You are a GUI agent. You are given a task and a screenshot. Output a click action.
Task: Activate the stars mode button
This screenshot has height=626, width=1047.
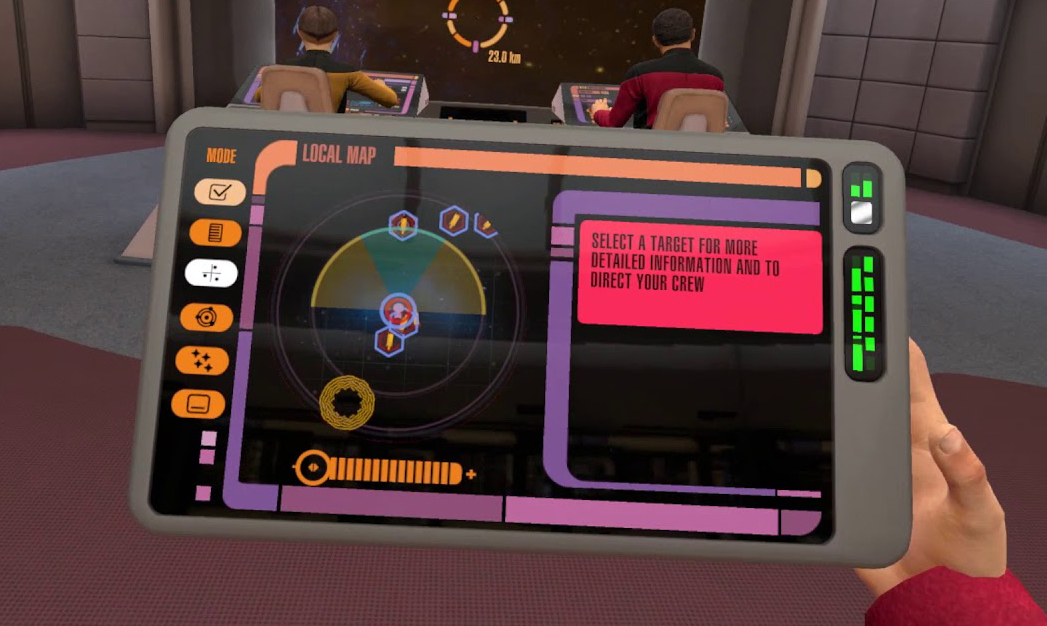click(202, 360)
